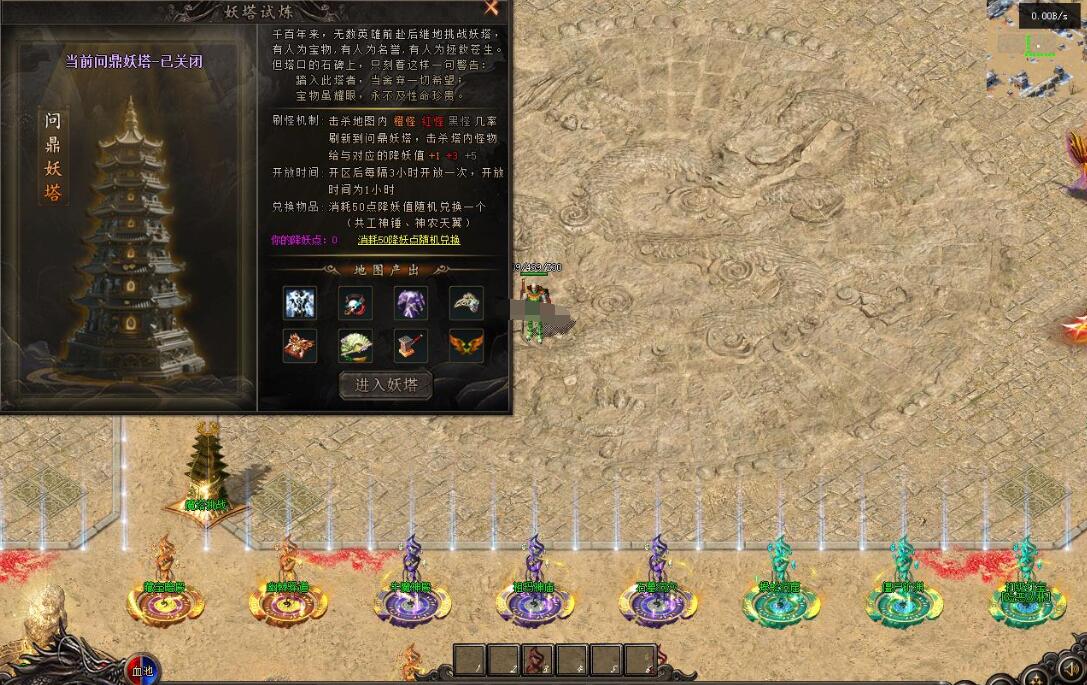
Task: Click the 进入妖塔 button
Action: click(386, 384)
